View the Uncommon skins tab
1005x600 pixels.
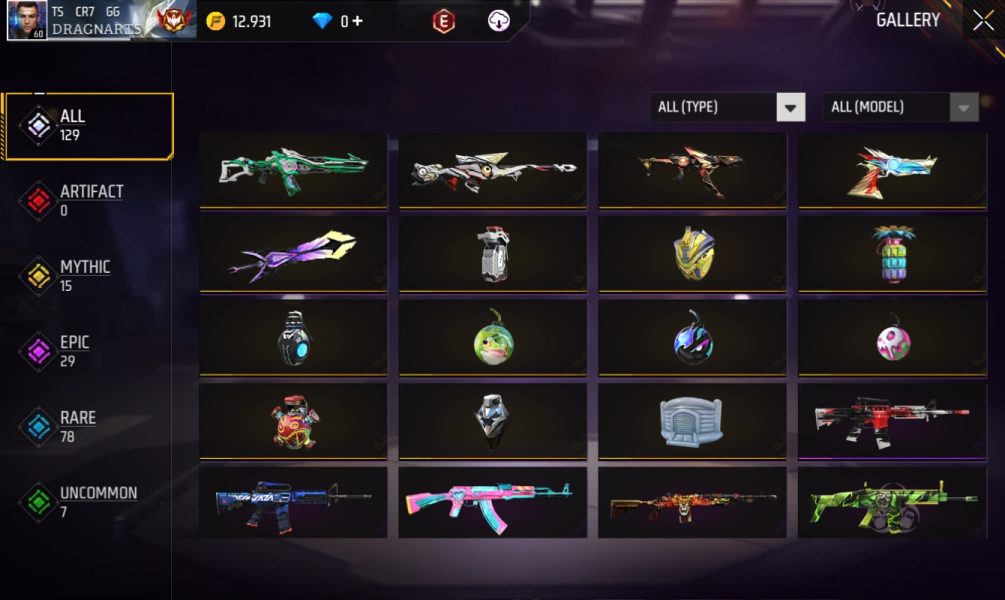(x=88, y=502)
